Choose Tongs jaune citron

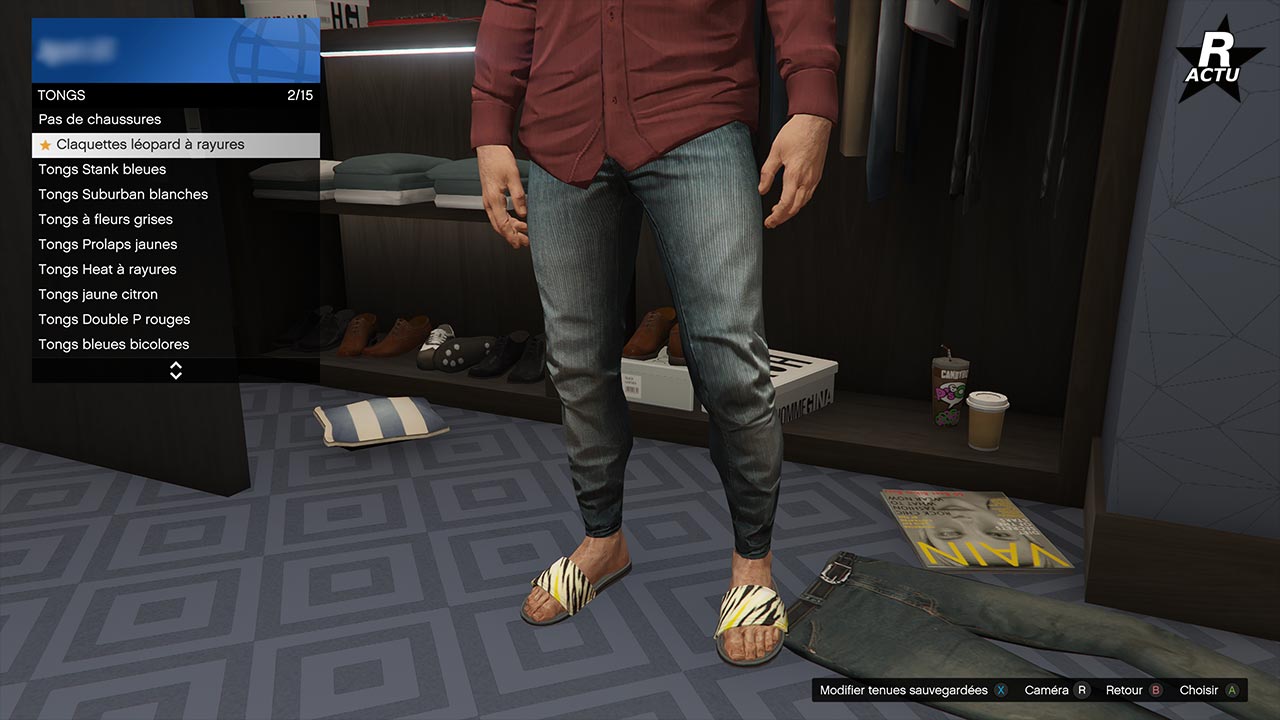[x=98, y=295]
